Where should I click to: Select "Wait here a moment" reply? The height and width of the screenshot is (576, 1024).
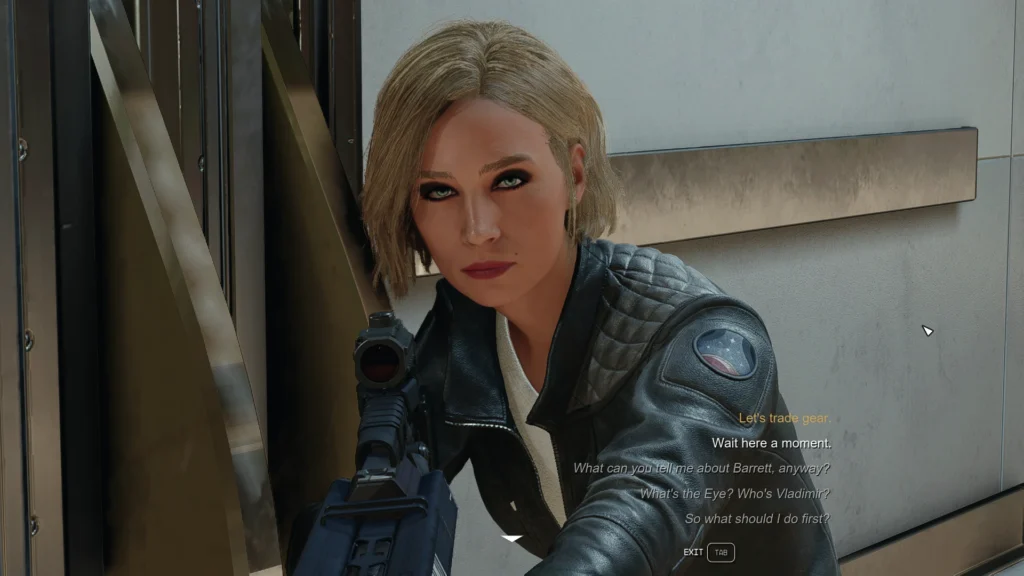point(771,443)
